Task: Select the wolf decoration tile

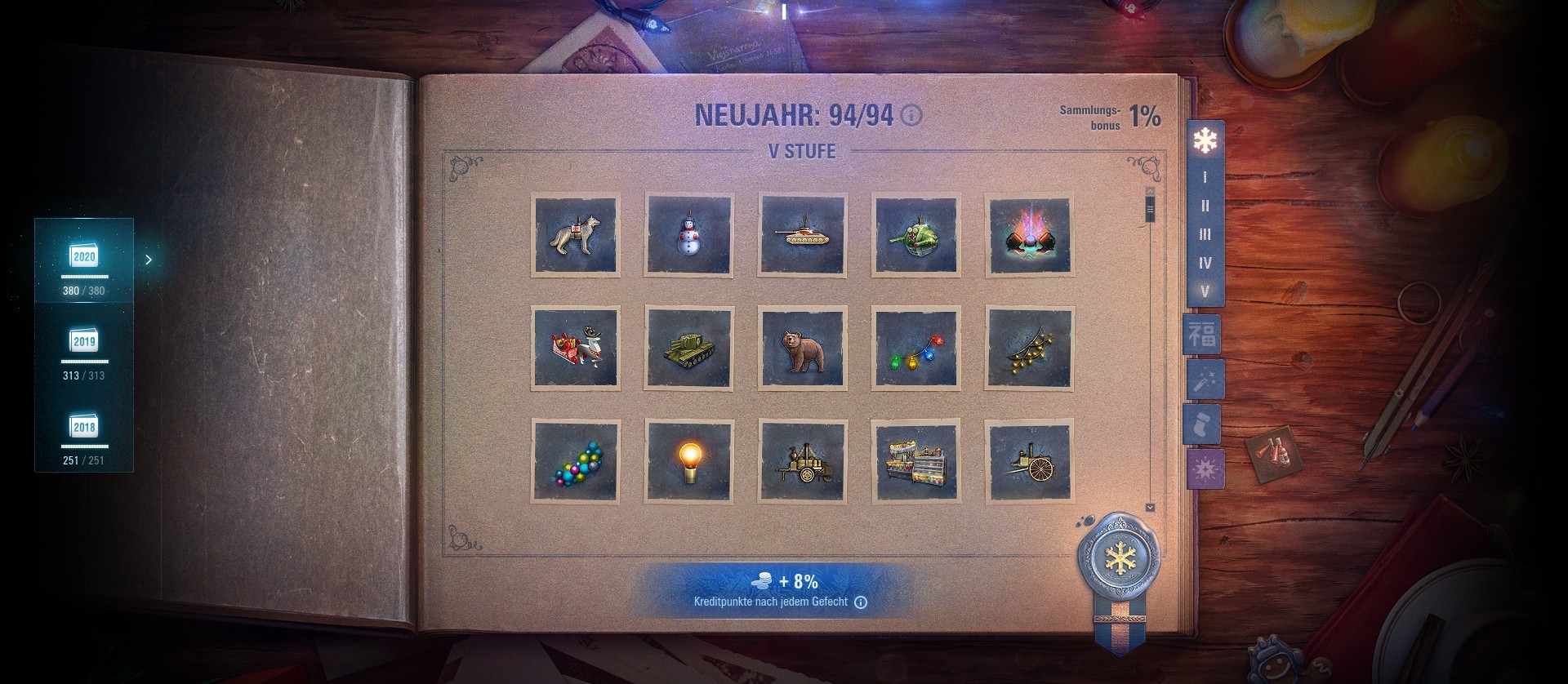Action: (575, 235)
